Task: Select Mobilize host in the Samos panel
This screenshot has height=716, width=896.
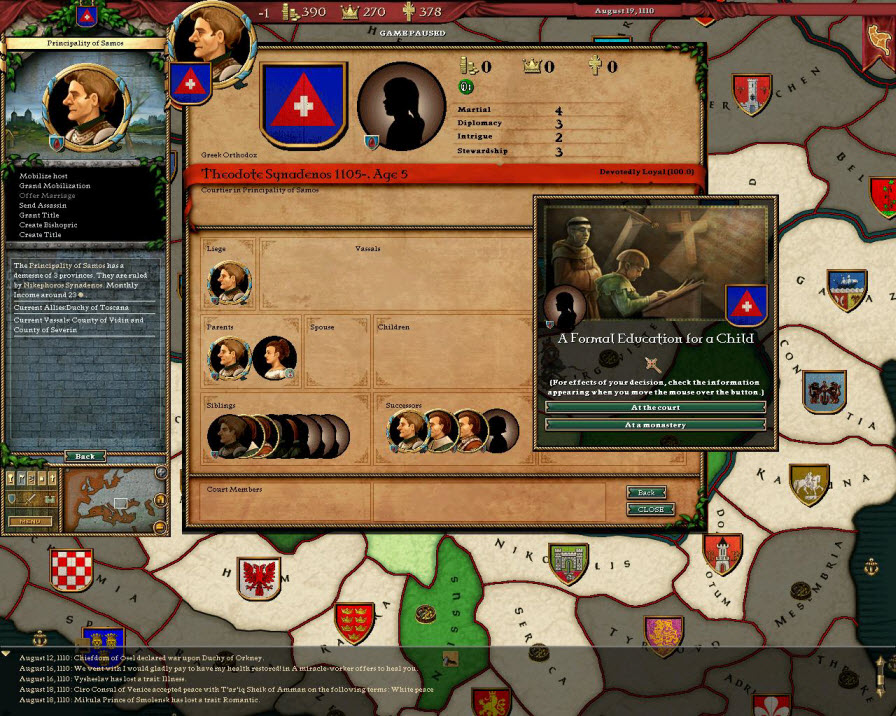Action: (47, 176)
